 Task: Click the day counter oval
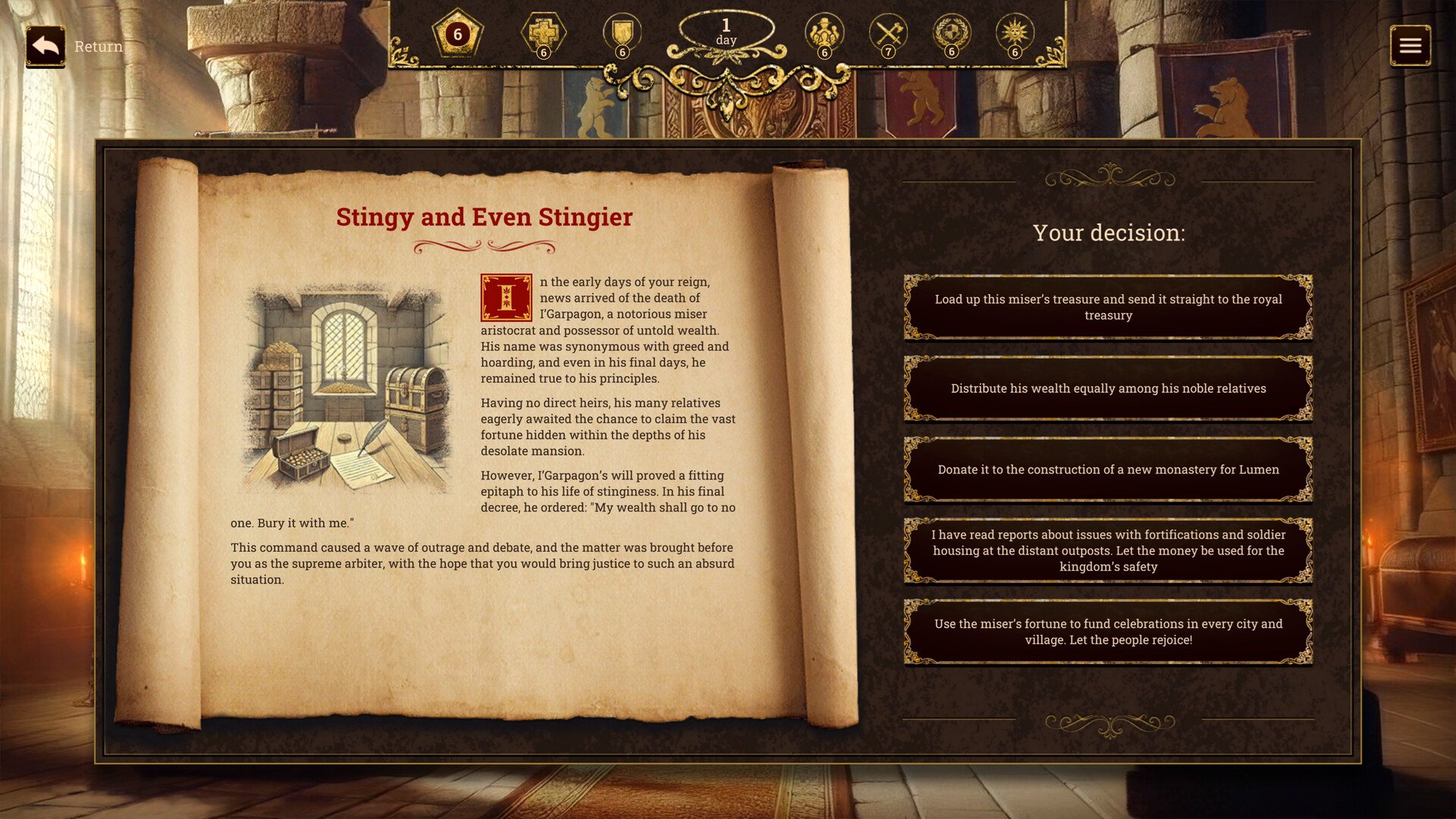click(x=726, y=32)
